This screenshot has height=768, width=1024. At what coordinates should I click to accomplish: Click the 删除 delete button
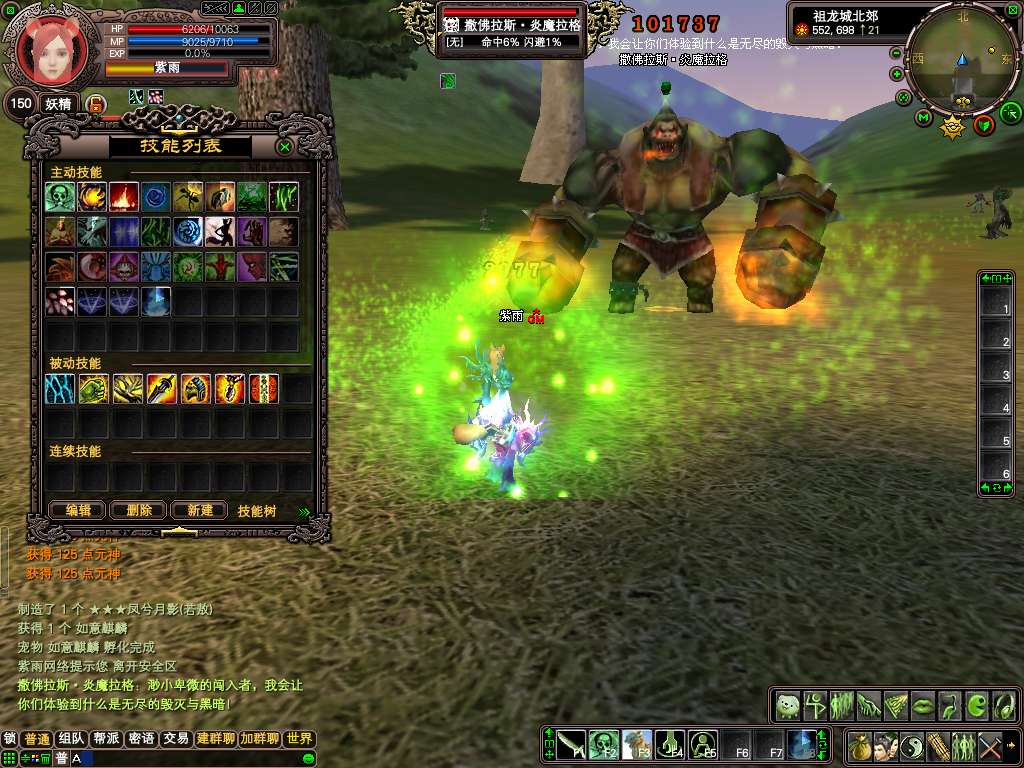138,510
